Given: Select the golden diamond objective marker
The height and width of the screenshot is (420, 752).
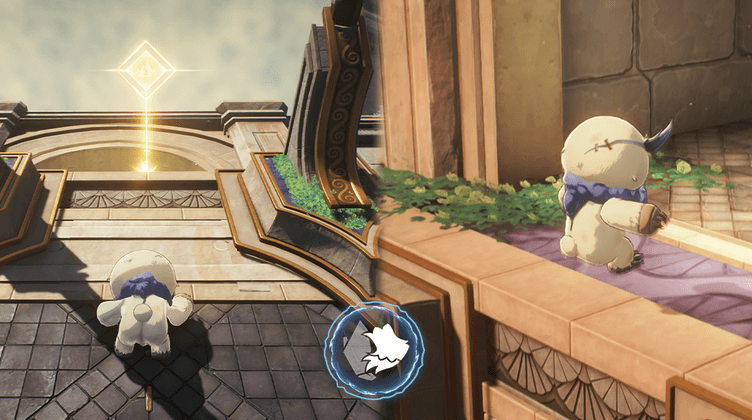Looking at the screenshot, I should pyautogui.click(x=146, y=70).
